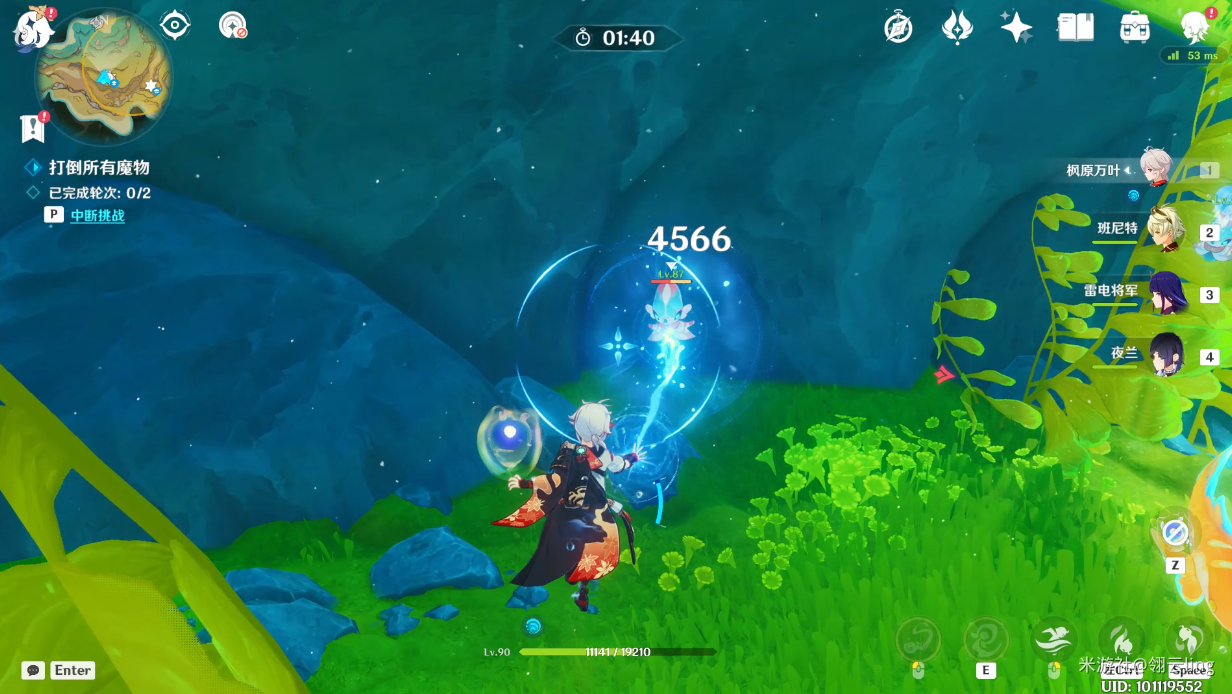Viewport: 1232px width, 694px height.
Task: Open the Paimon menu
Action: tap(33, 27)
